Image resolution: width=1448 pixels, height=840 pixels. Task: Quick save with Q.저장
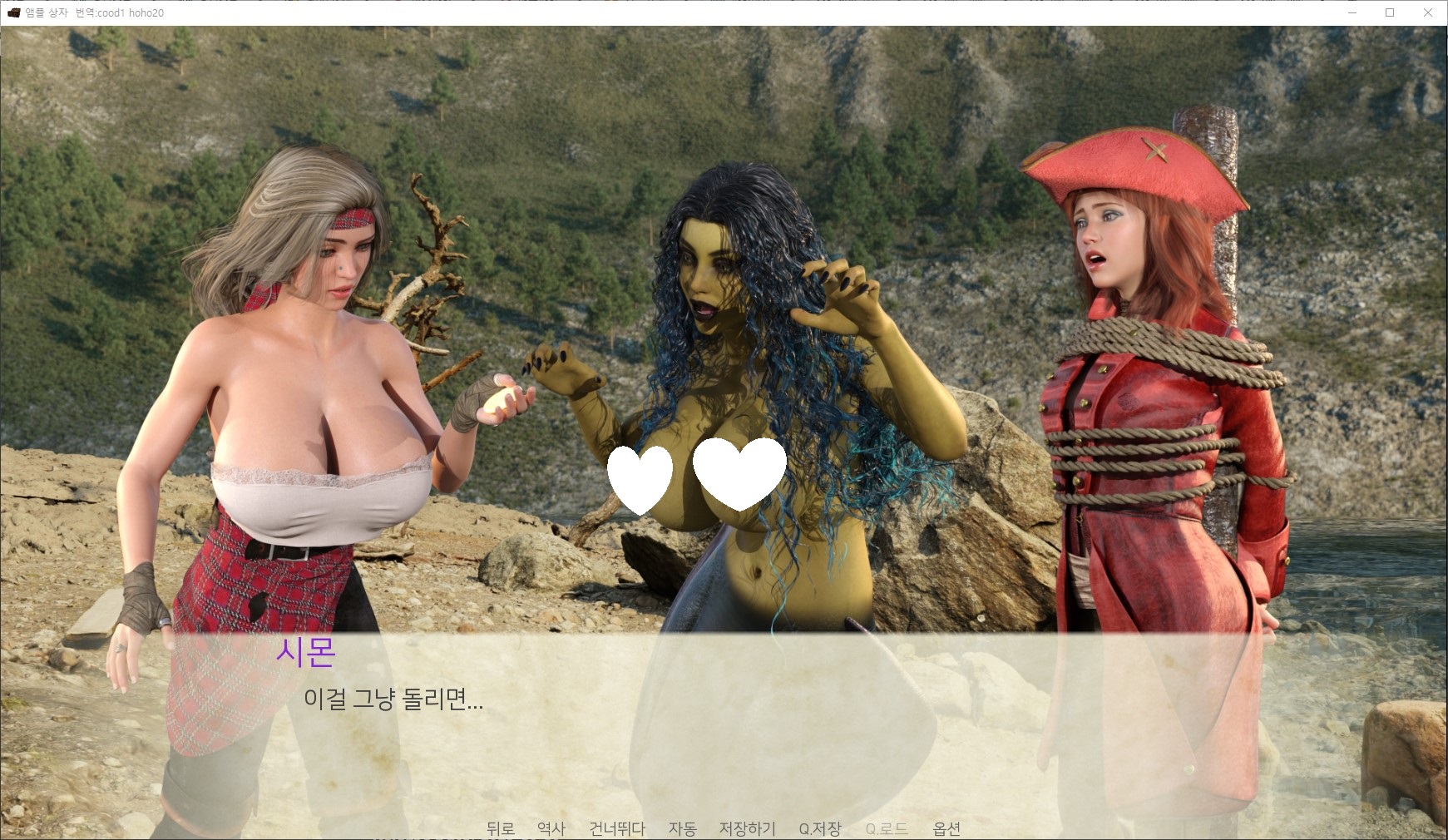click(x=819, y=828)
